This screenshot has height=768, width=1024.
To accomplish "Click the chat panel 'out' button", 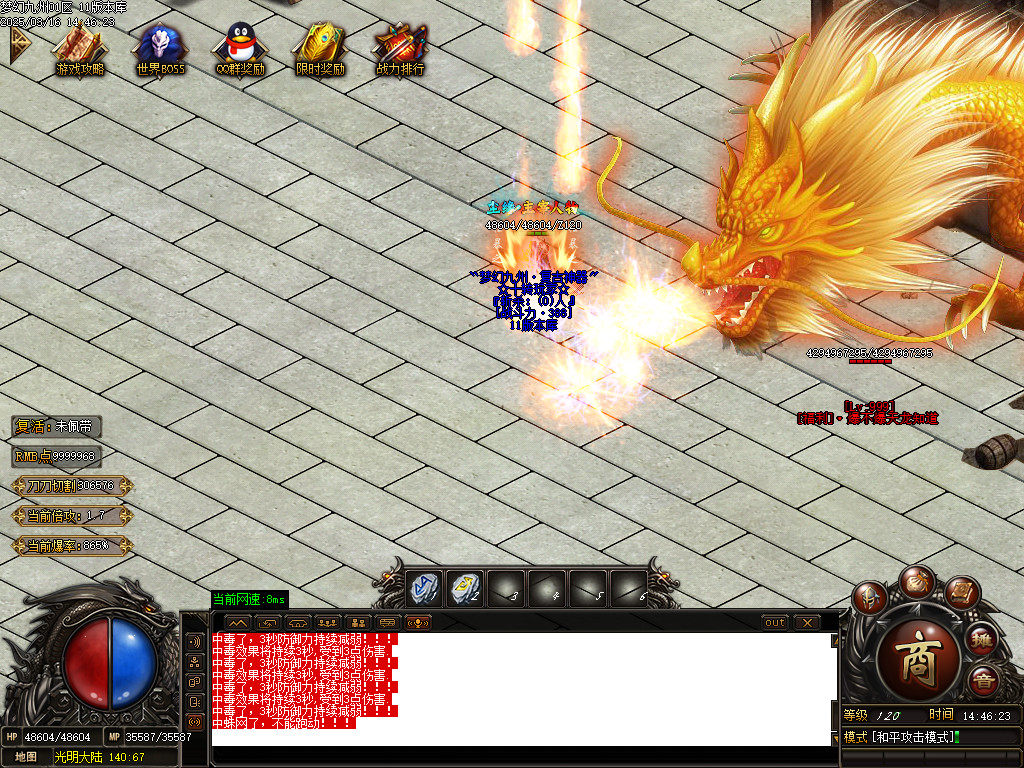I will click(775, 622).
